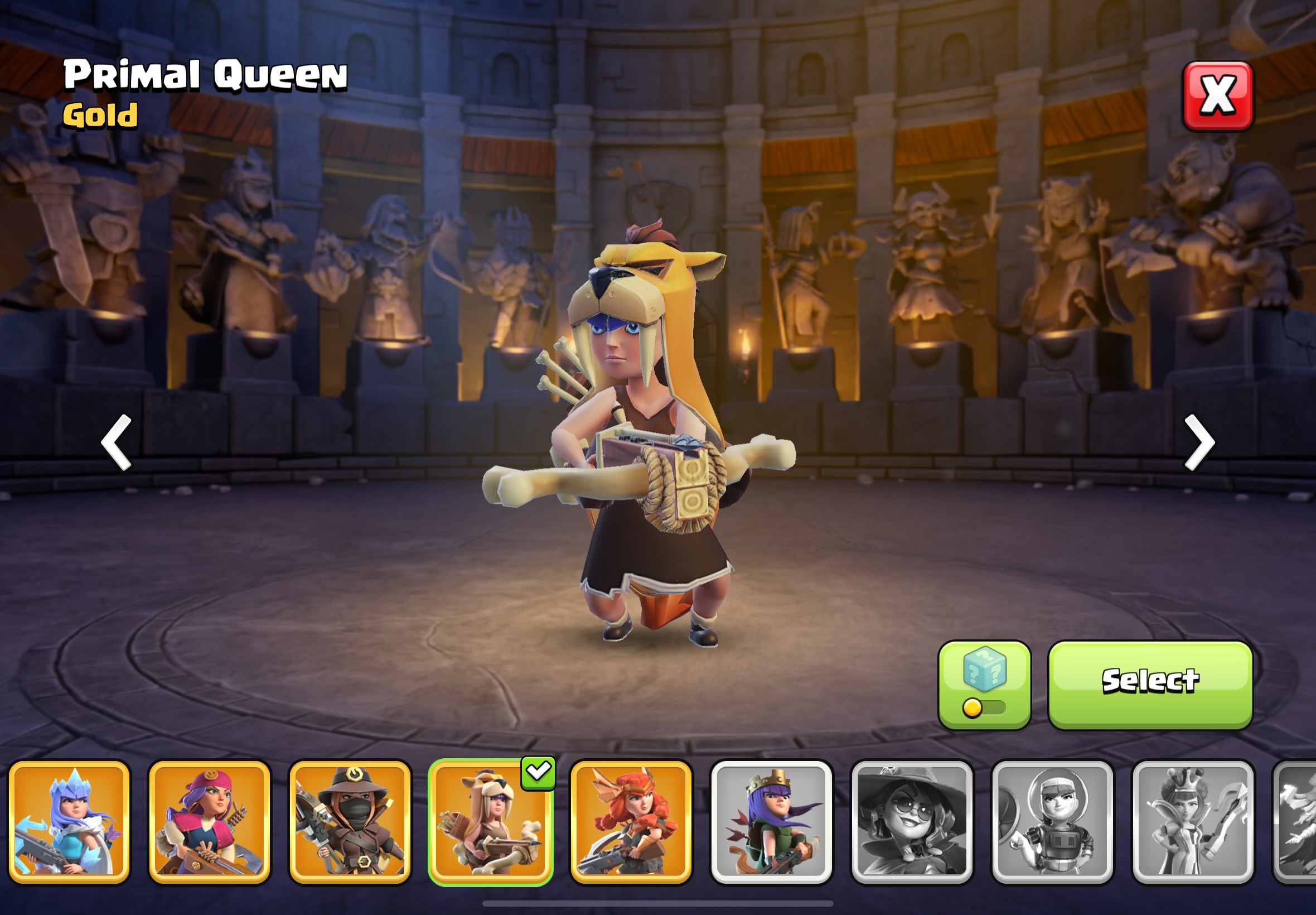
Task: Pick the pink bandana pirate queen skin
Action: 210,822
